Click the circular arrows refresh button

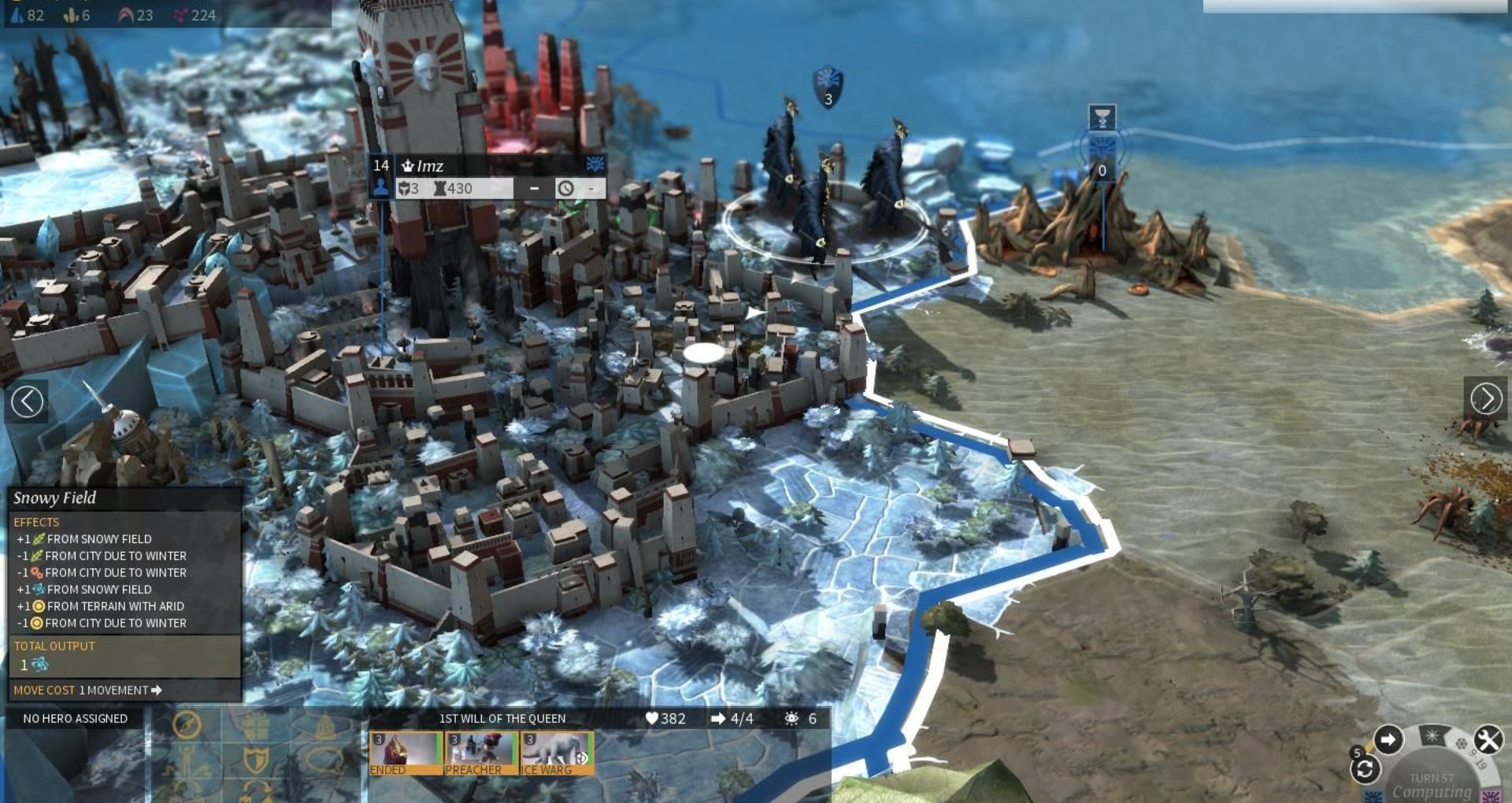click(x=1365, y=770)
